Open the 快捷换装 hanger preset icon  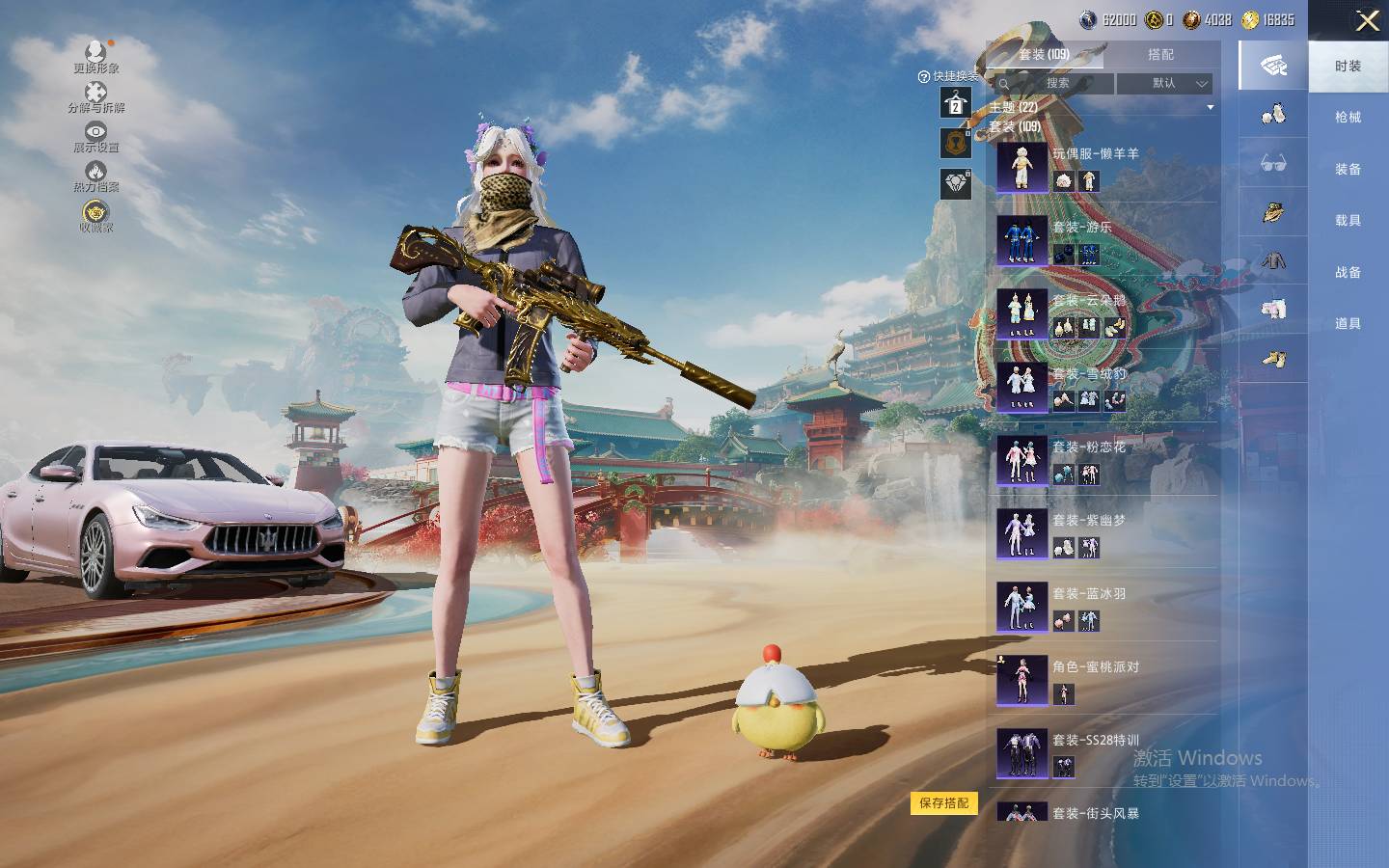(x=955, y=102)
